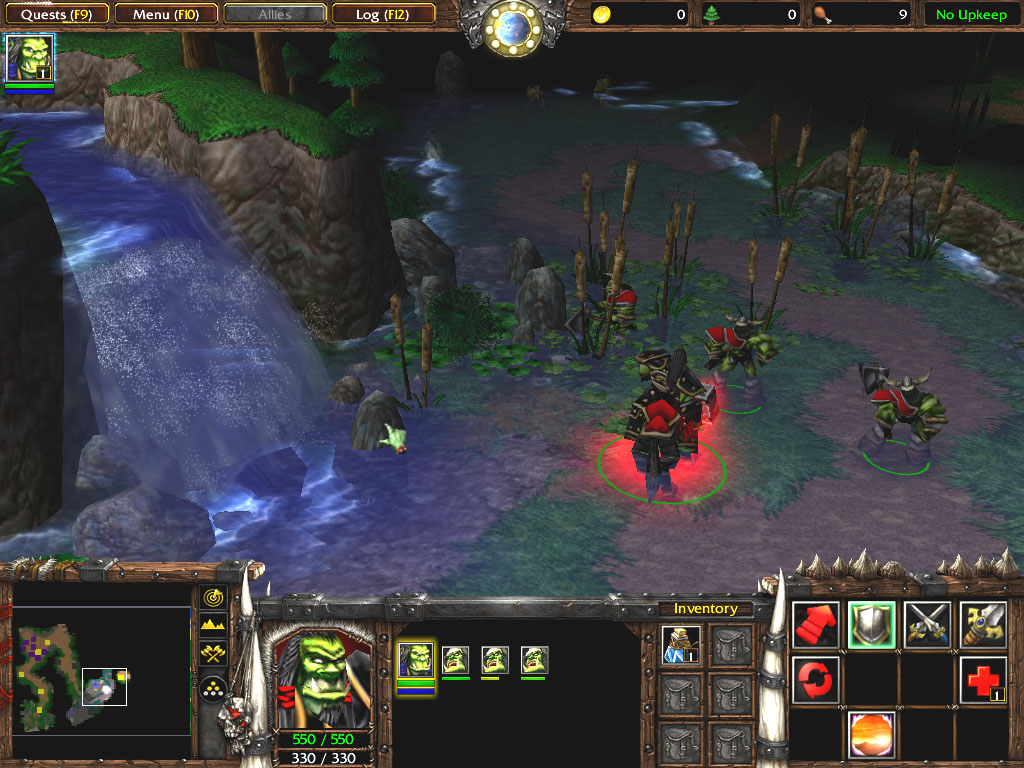1024x768 pixels.
Task: Activate the Stop command shield icon
Action: 872,625
